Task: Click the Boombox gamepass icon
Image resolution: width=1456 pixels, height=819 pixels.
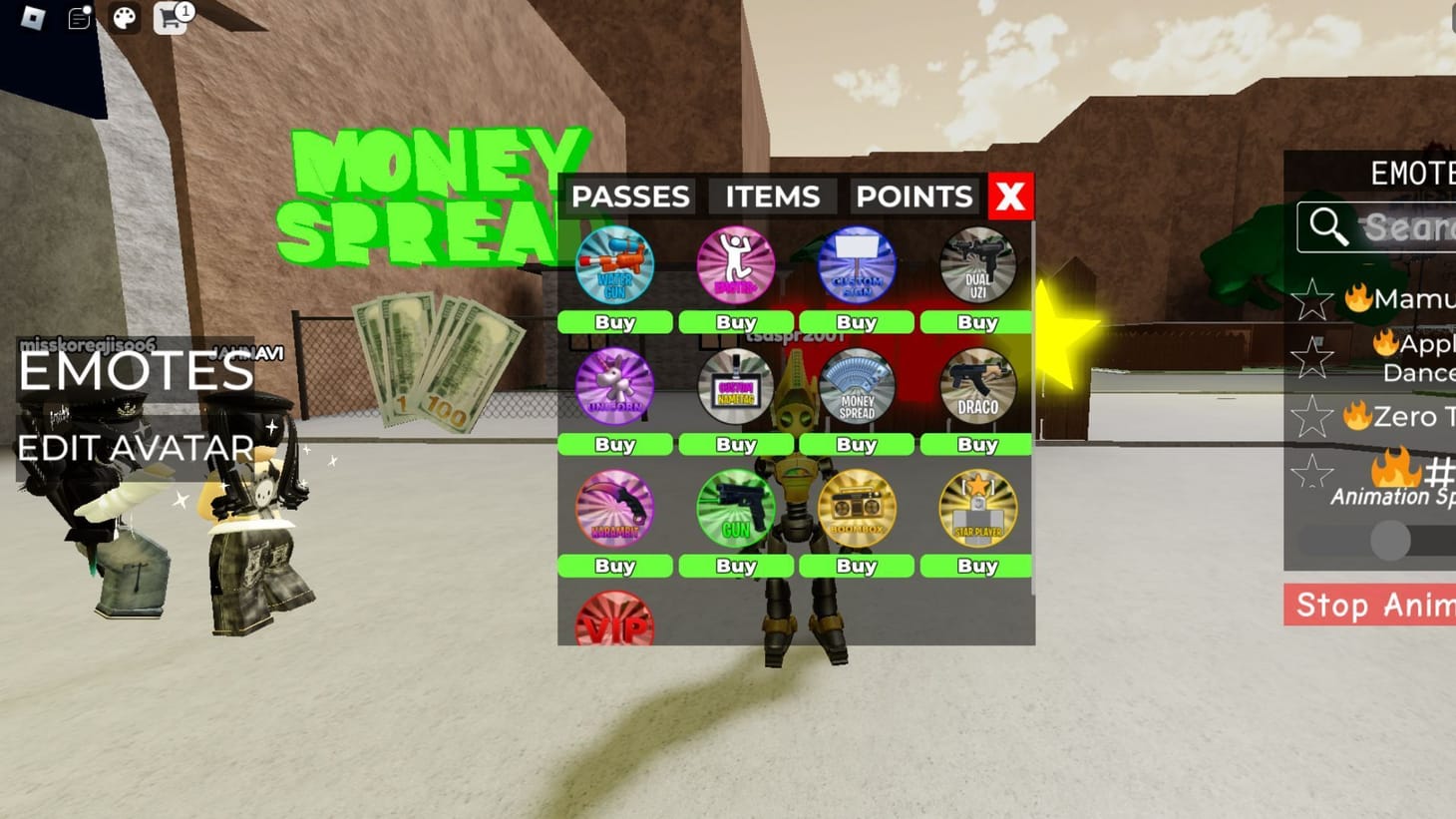Action: [856, 509]
